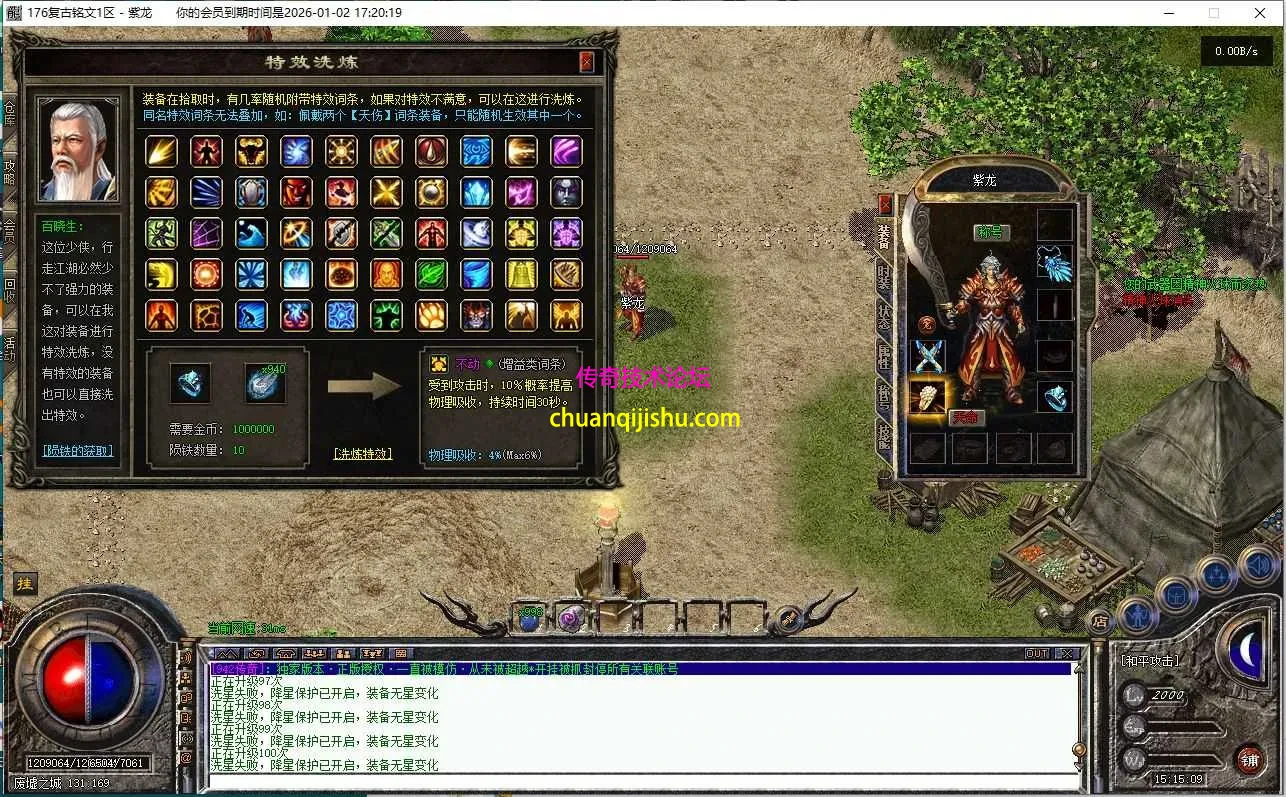Open the 属性 tab on the character panel

tap(885, 355)
